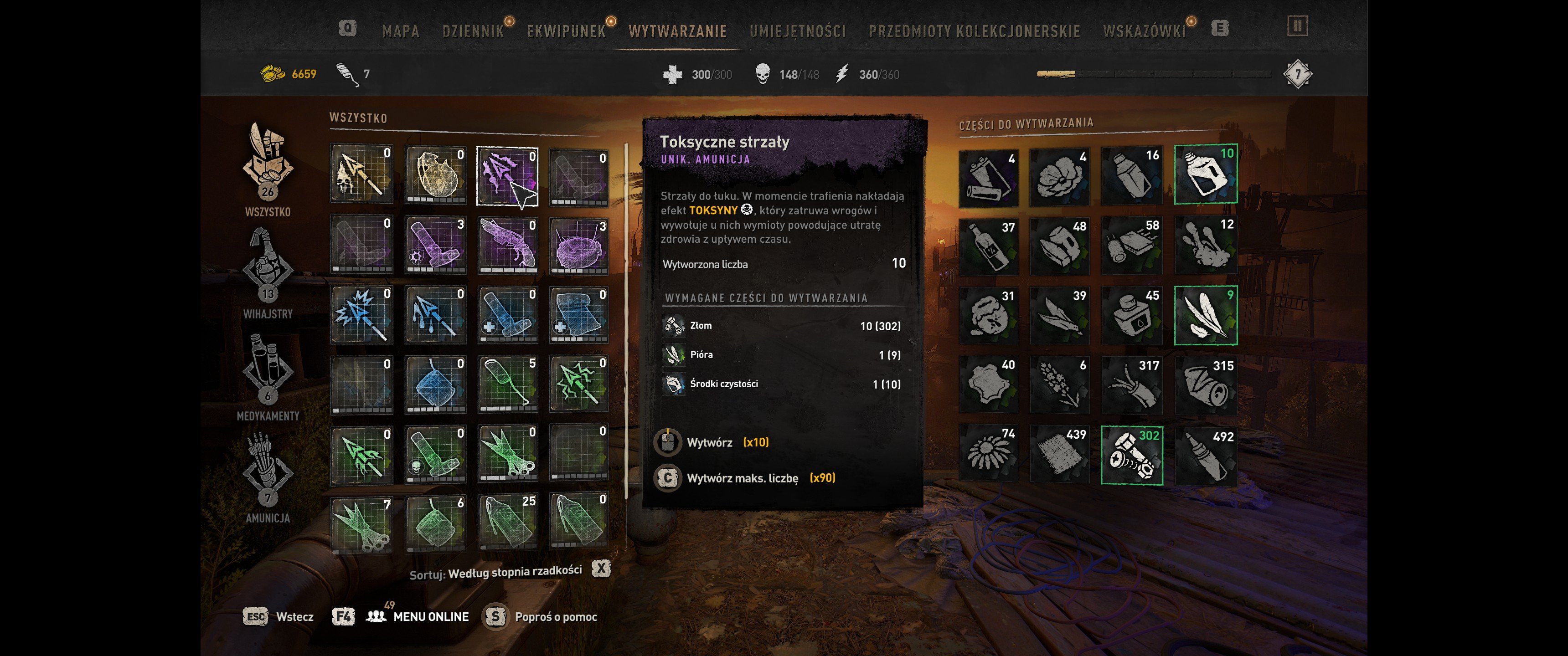This screenshot has height=656, width=1568.
Task: Go to the Umiejętności tab
Action: [x=797, y=31]
